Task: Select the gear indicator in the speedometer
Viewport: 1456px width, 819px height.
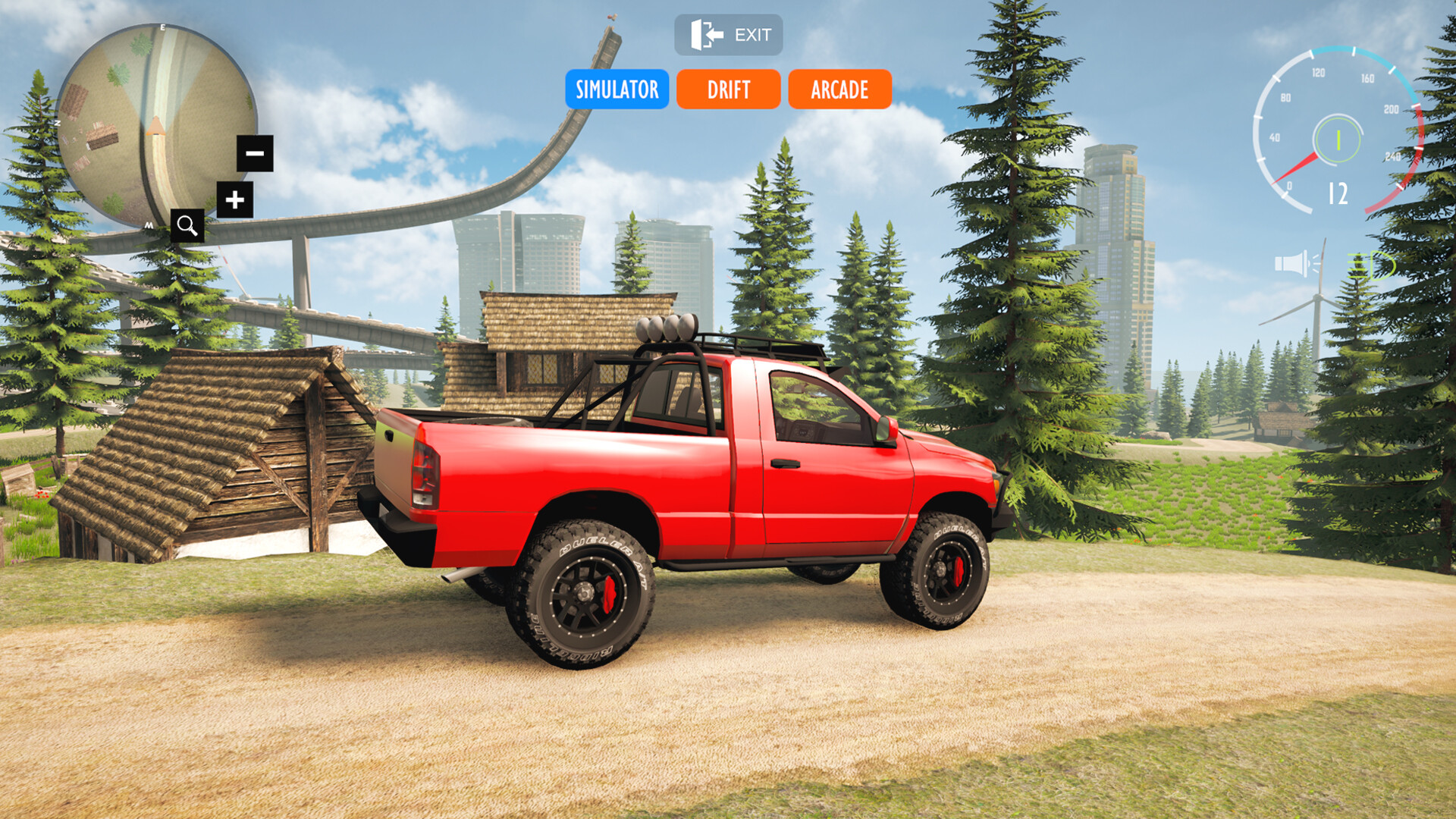Action: (x=1337, y=140)
